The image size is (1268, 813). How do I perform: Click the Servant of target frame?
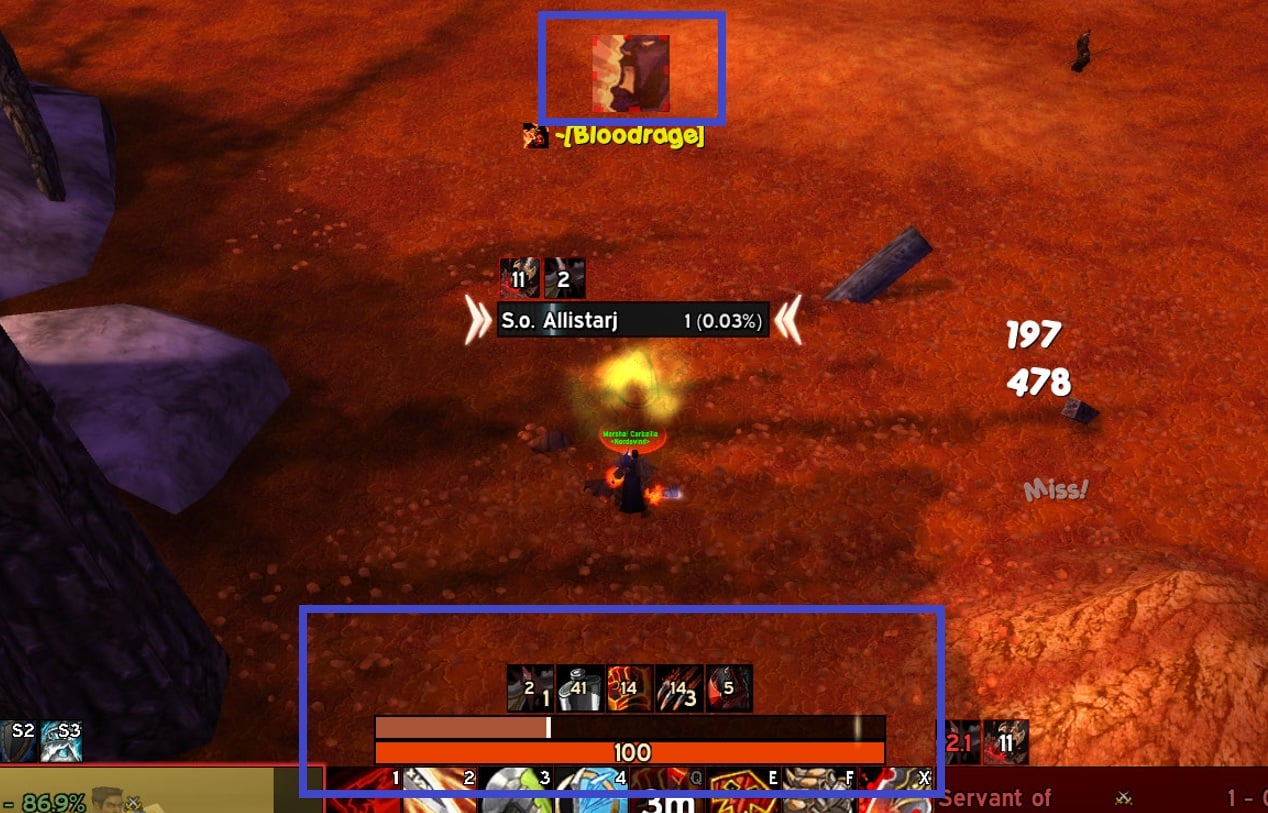click(x=1100, y=796)
